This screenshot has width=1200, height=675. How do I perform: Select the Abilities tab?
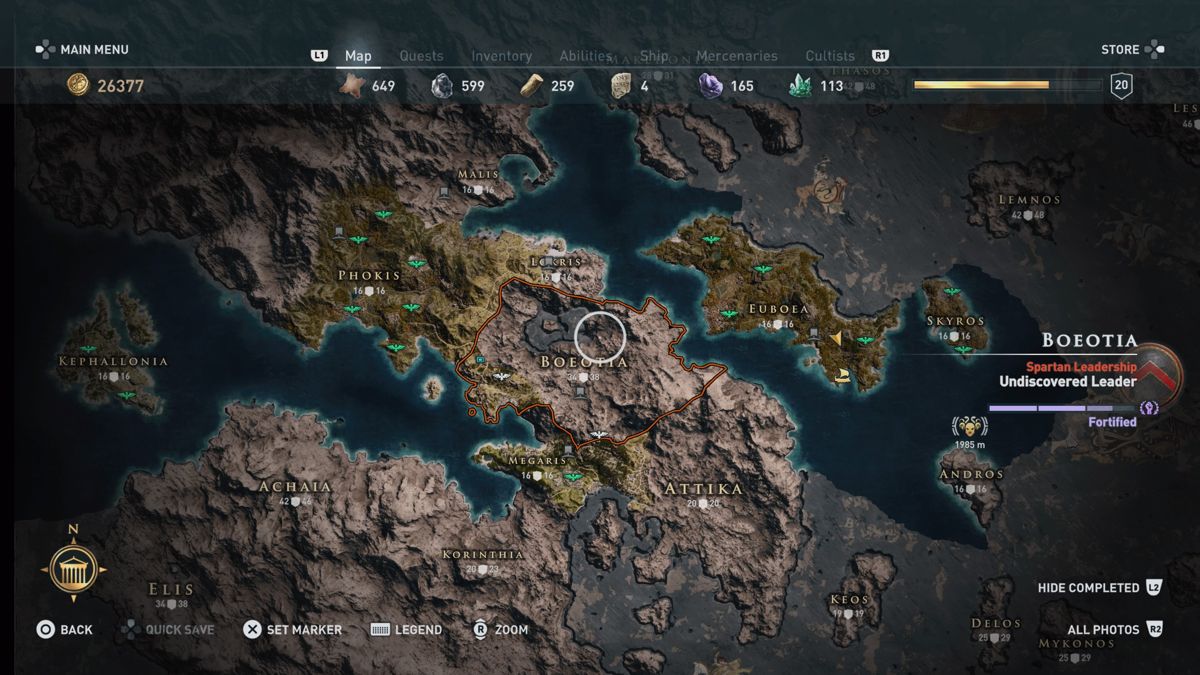[x=586, y=56]
